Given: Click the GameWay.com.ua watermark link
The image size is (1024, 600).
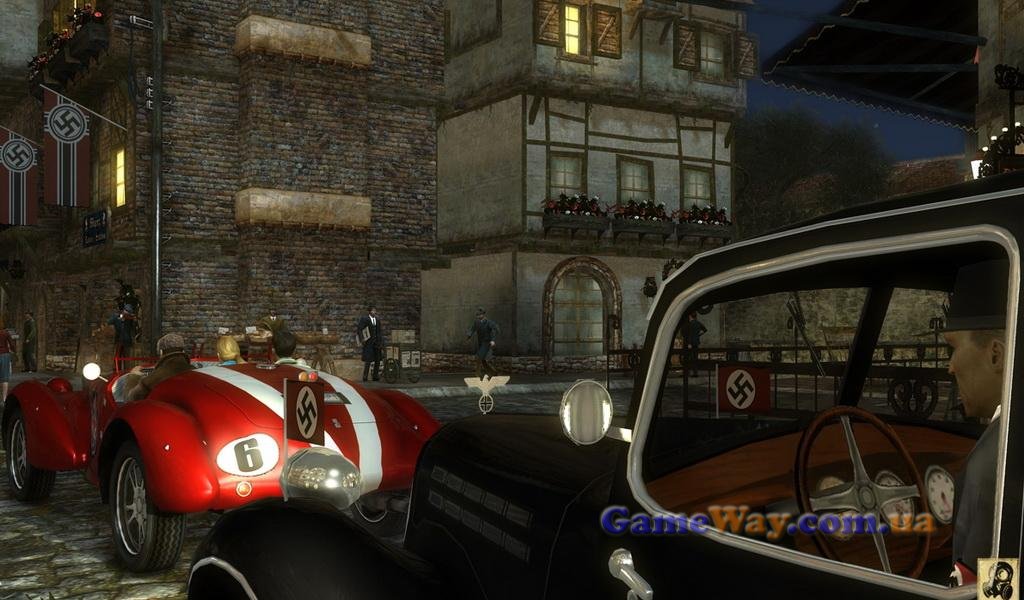Looking at the screenshot, I should (767, 521).
